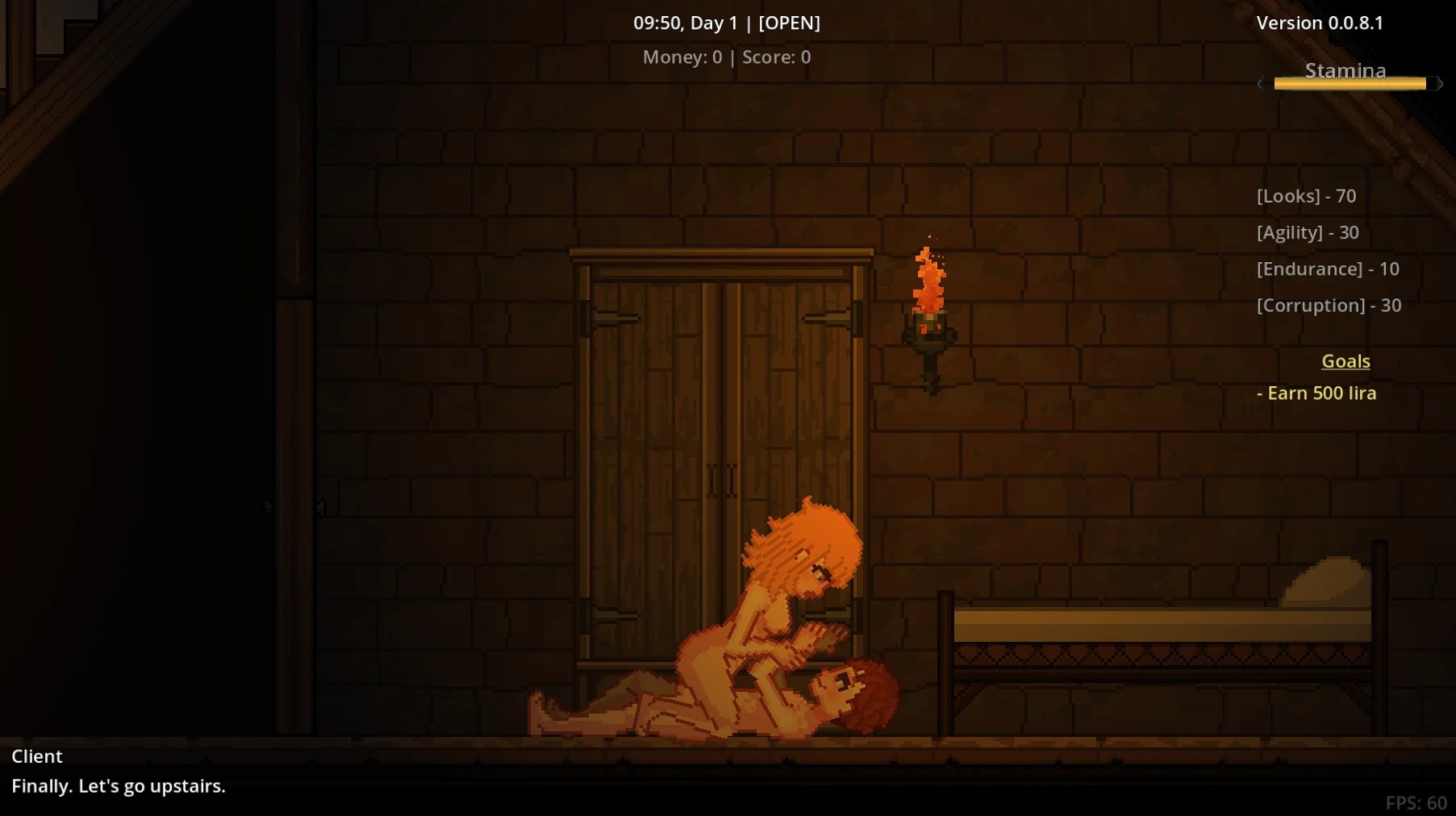The height and width of the screenshot is (816, 1456).
Task: Click the left arrow beside the Stamina bar
Action: [1261, 83]
